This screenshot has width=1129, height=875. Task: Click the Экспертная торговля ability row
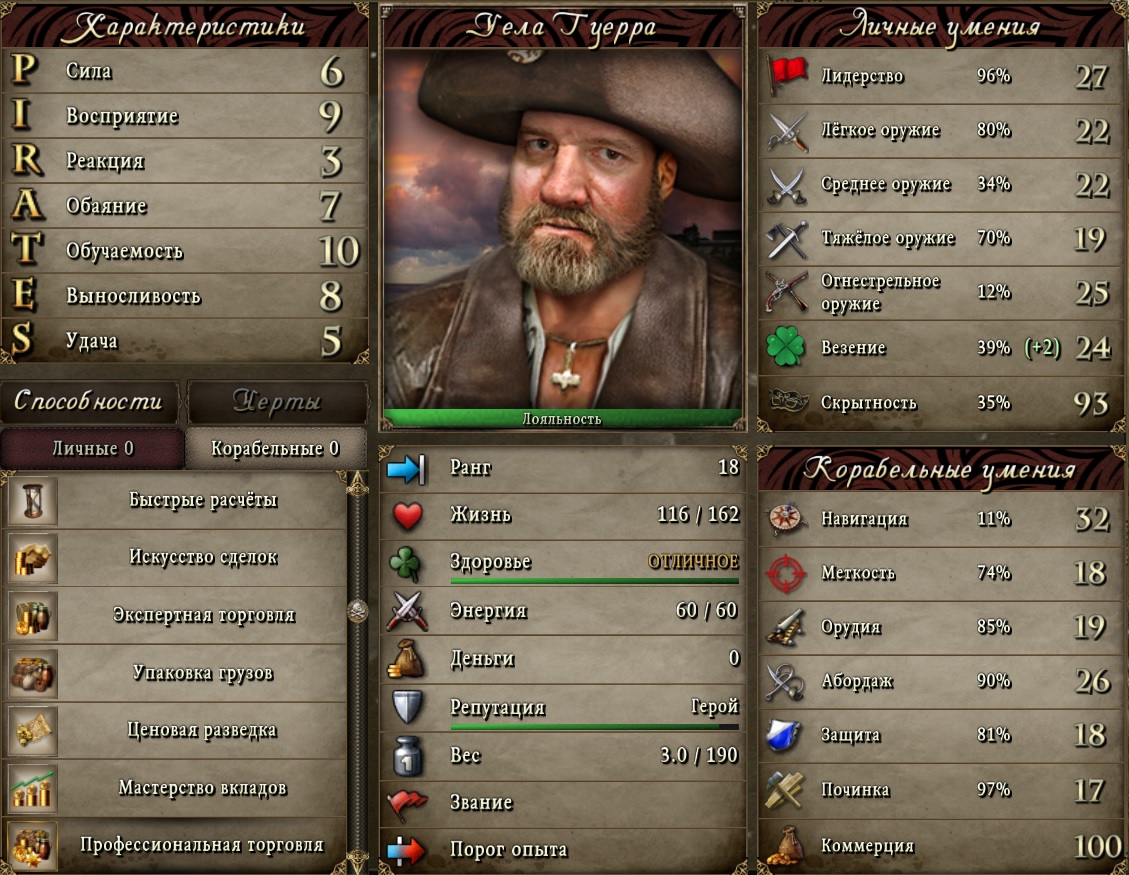coord(203,615)
